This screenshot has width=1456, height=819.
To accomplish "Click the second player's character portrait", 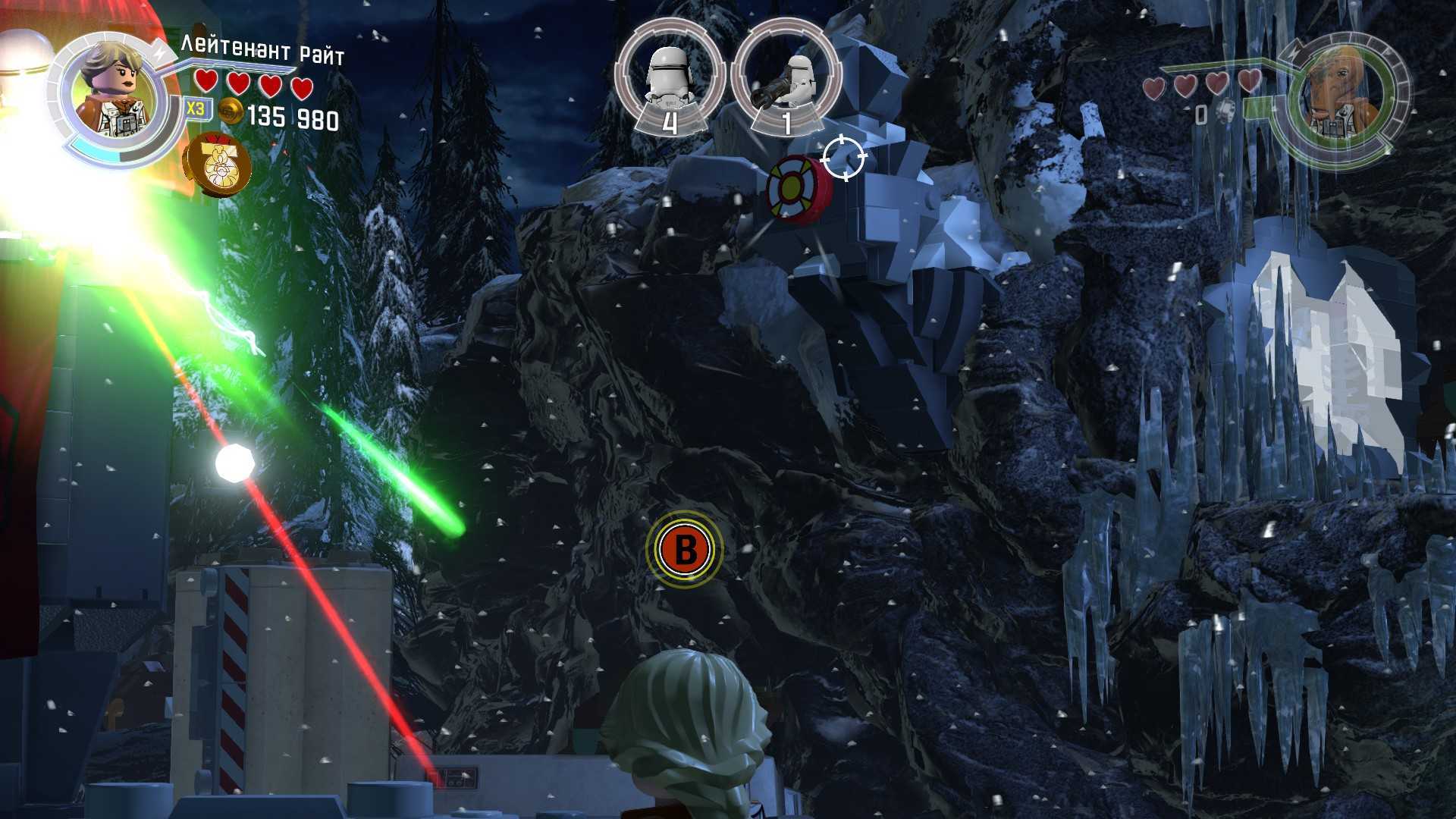I will click(1343, 99).
